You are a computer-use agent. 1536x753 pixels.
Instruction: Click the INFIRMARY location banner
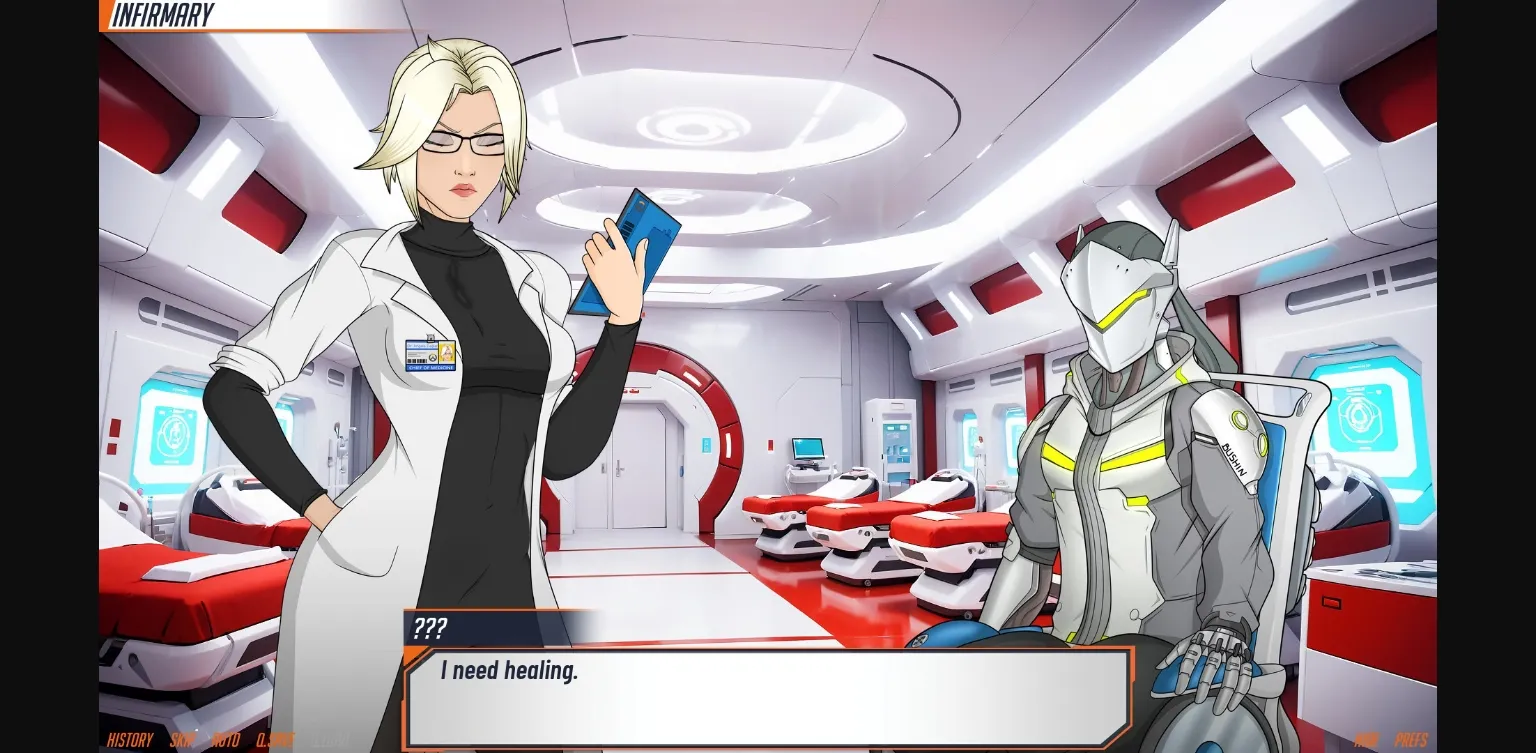[165, 14]
